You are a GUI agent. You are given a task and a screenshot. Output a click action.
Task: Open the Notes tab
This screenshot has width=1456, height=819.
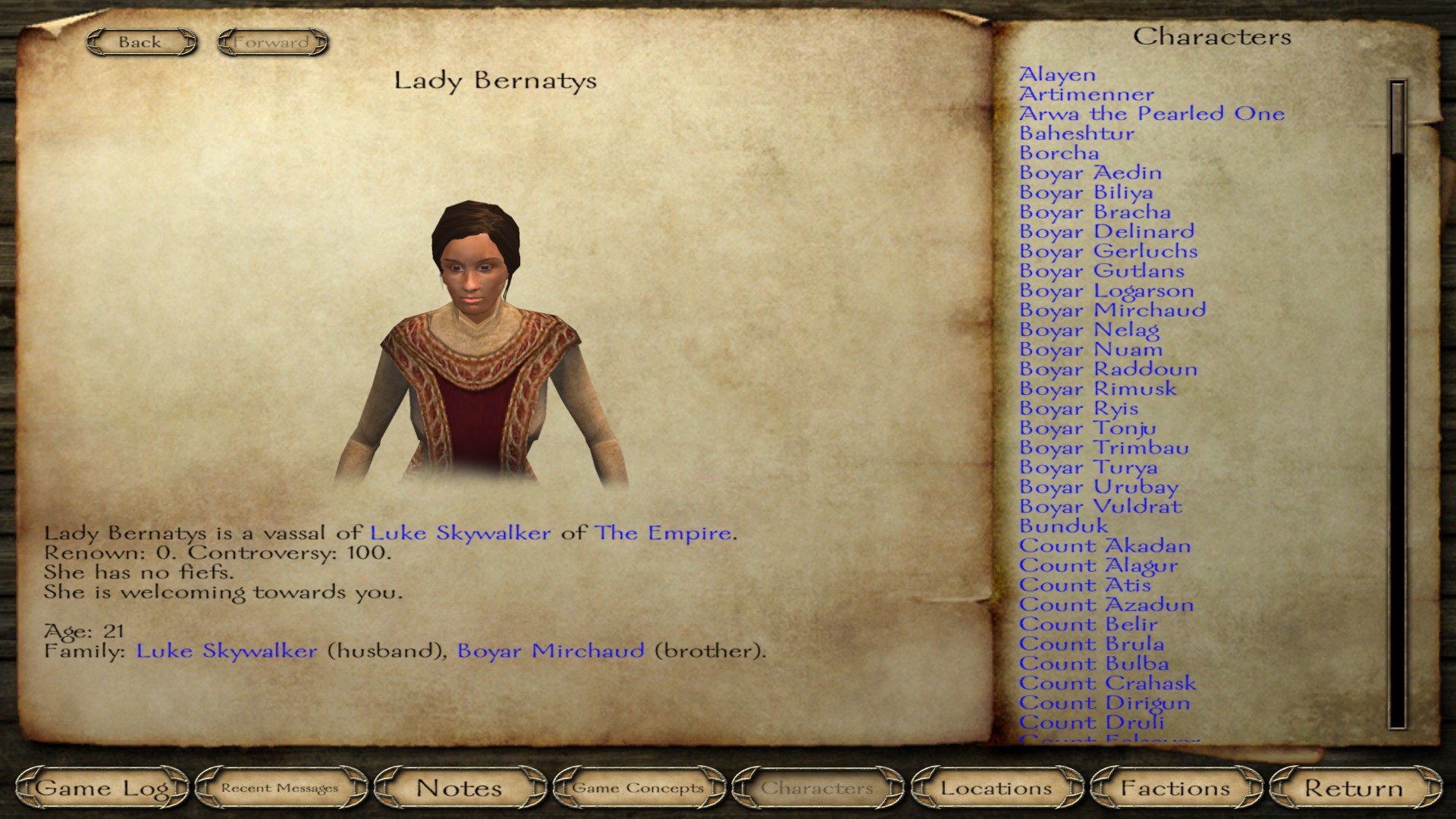459,788
